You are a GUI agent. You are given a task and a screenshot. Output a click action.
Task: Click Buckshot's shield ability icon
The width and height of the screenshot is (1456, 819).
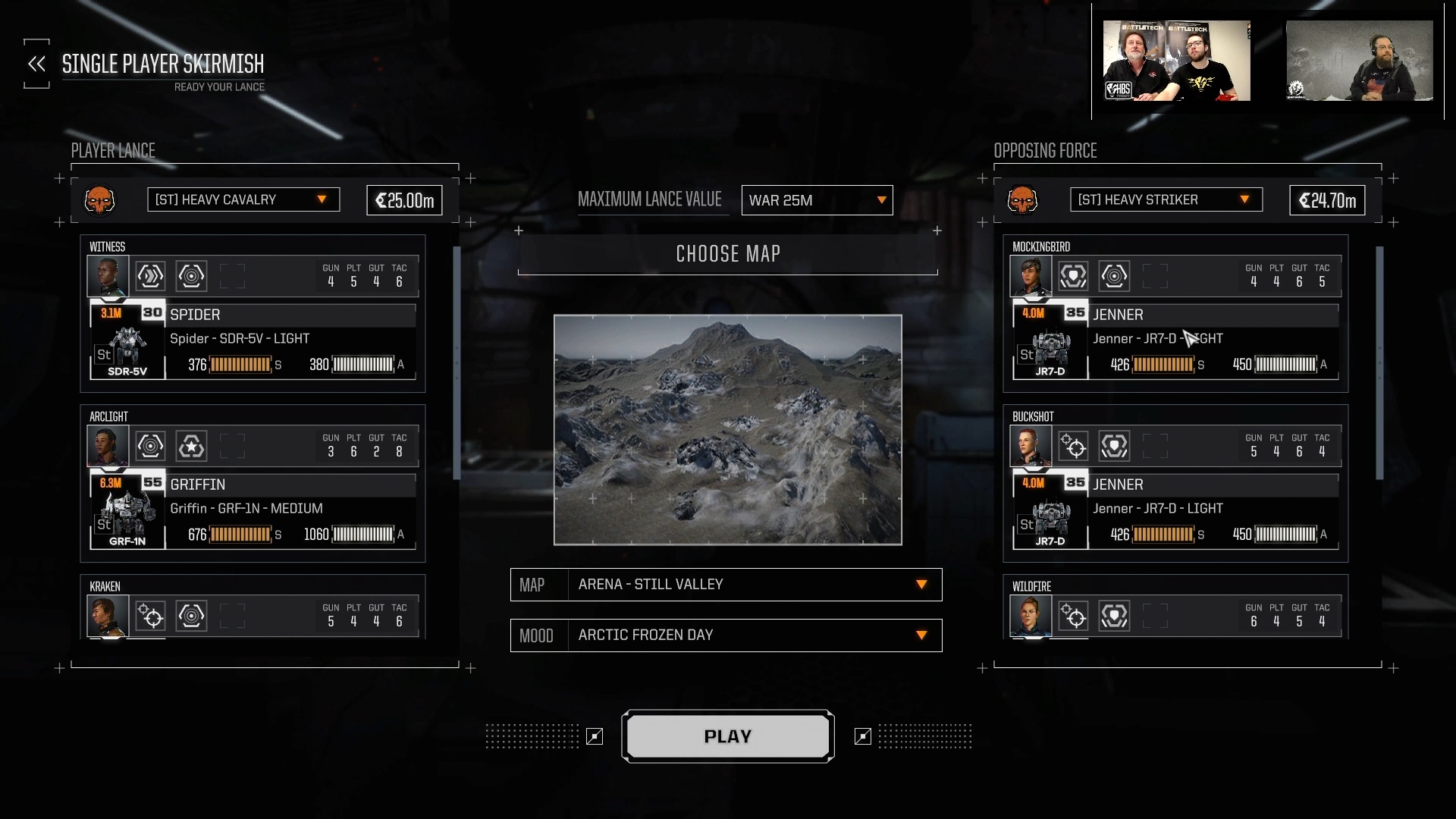pyautogui.click(x=1115, y=446)
